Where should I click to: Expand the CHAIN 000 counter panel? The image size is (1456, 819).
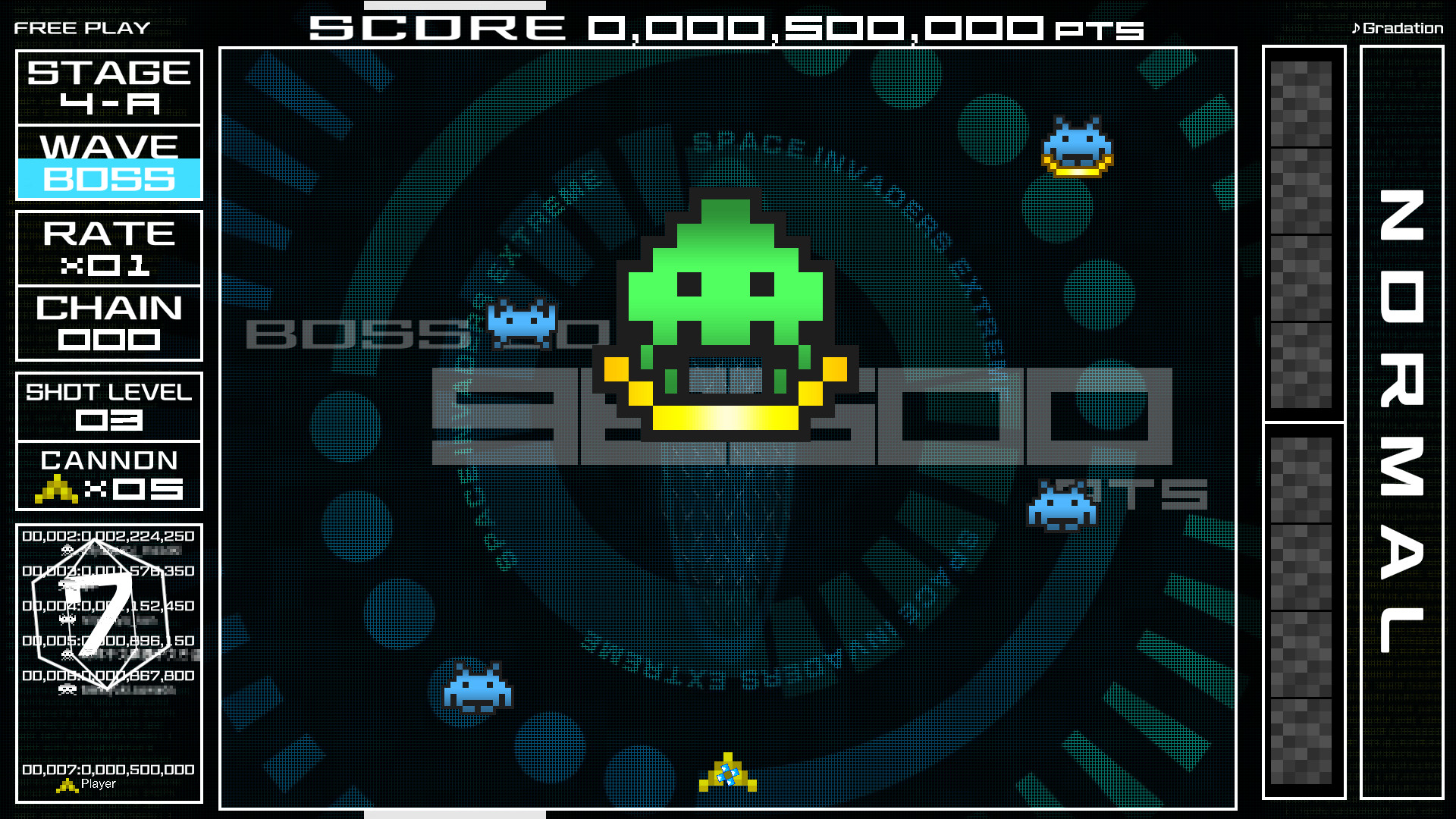[108, 322]
